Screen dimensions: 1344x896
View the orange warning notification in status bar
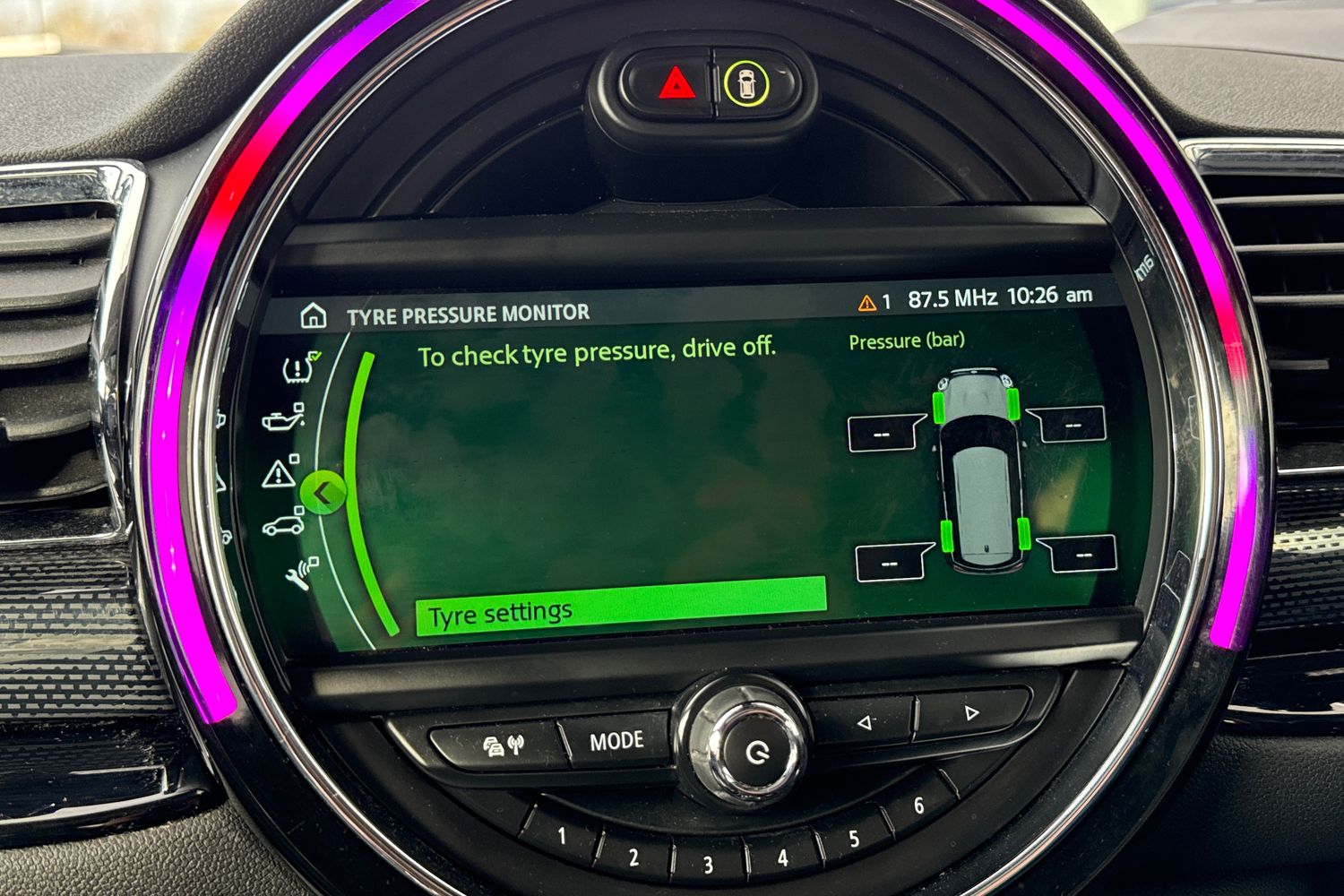tap(874, 303)
